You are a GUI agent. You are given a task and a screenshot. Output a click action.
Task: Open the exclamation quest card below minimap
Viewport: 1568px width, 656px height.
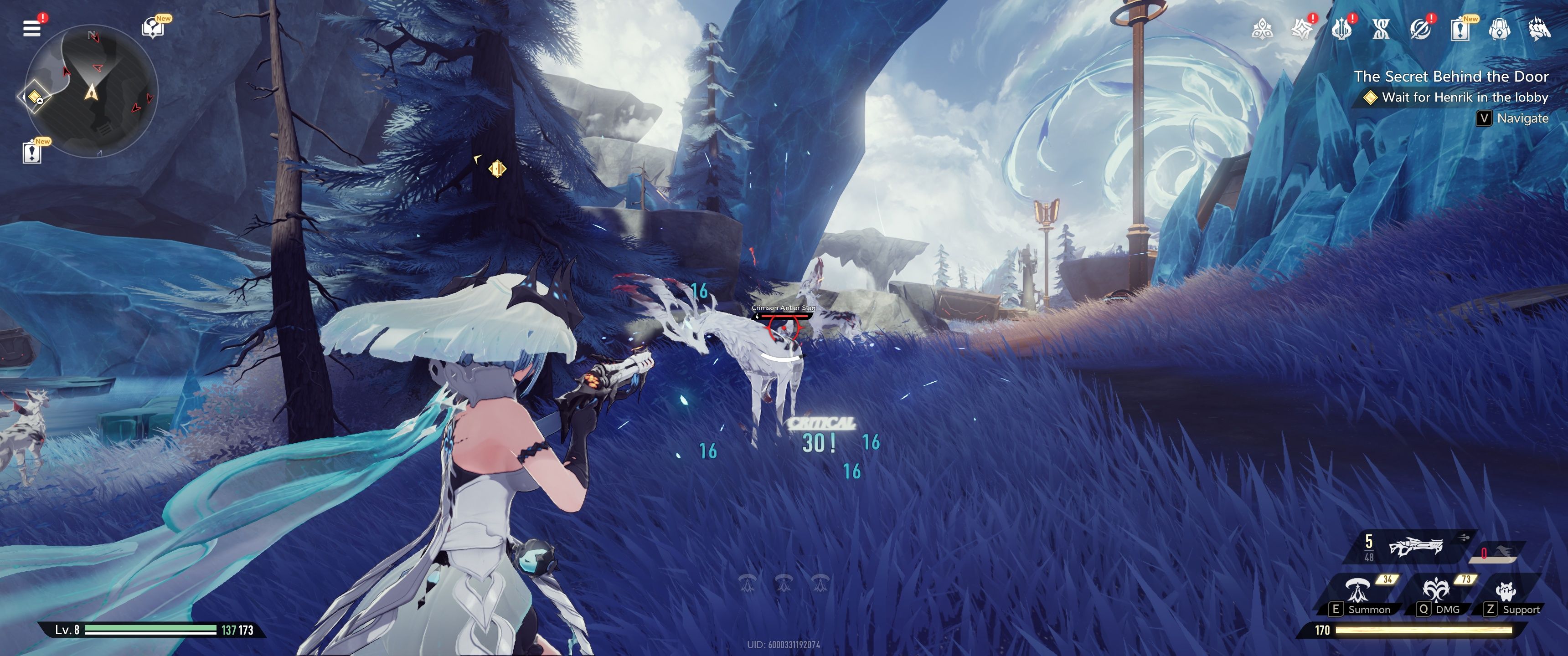(31, 152)
